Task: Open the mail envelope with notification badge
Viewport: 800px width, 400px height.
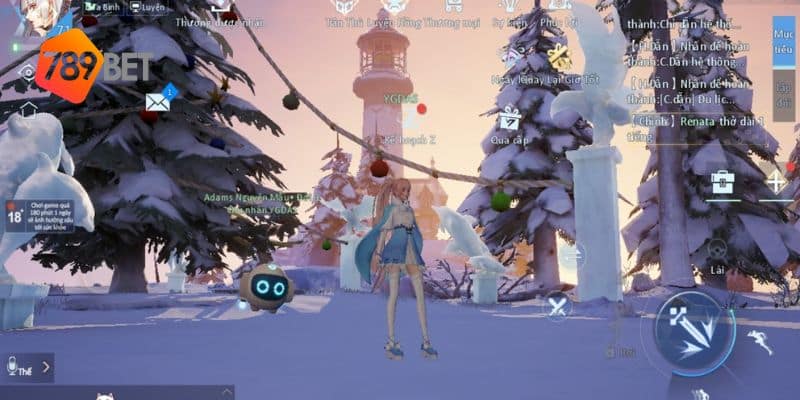Action: (x=158, y=100)
